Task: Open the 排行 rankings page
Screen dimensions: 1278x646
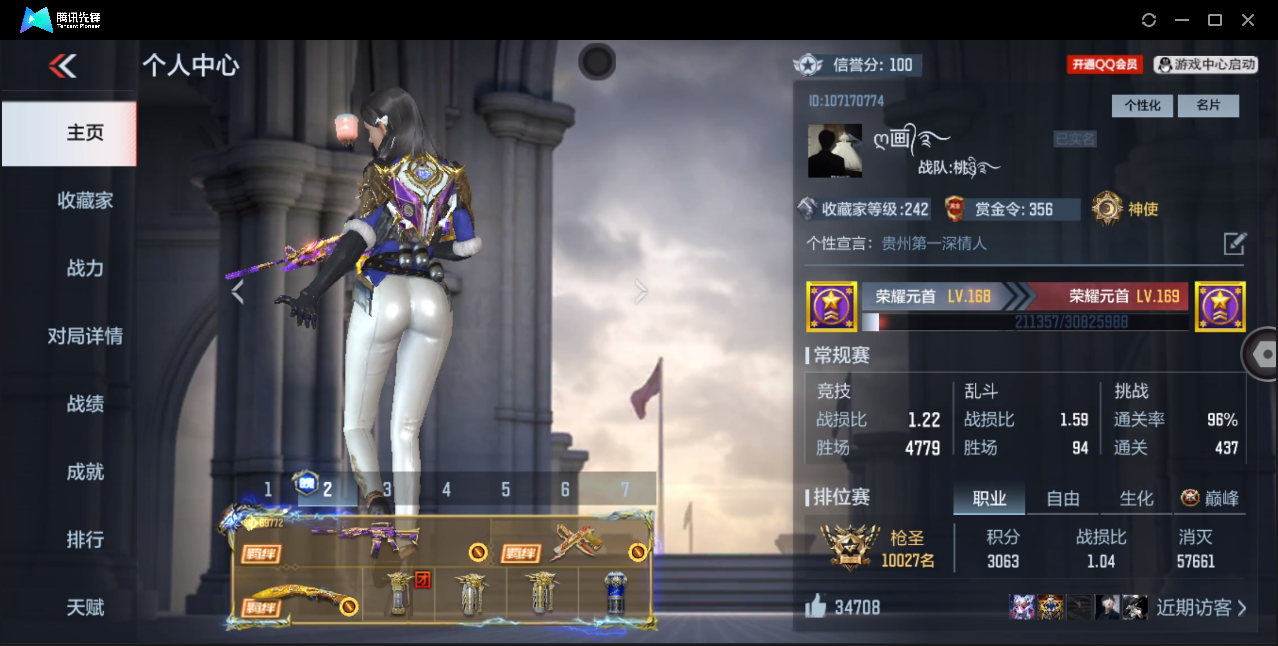Action: pyautogui.click(x=85, y=540)
